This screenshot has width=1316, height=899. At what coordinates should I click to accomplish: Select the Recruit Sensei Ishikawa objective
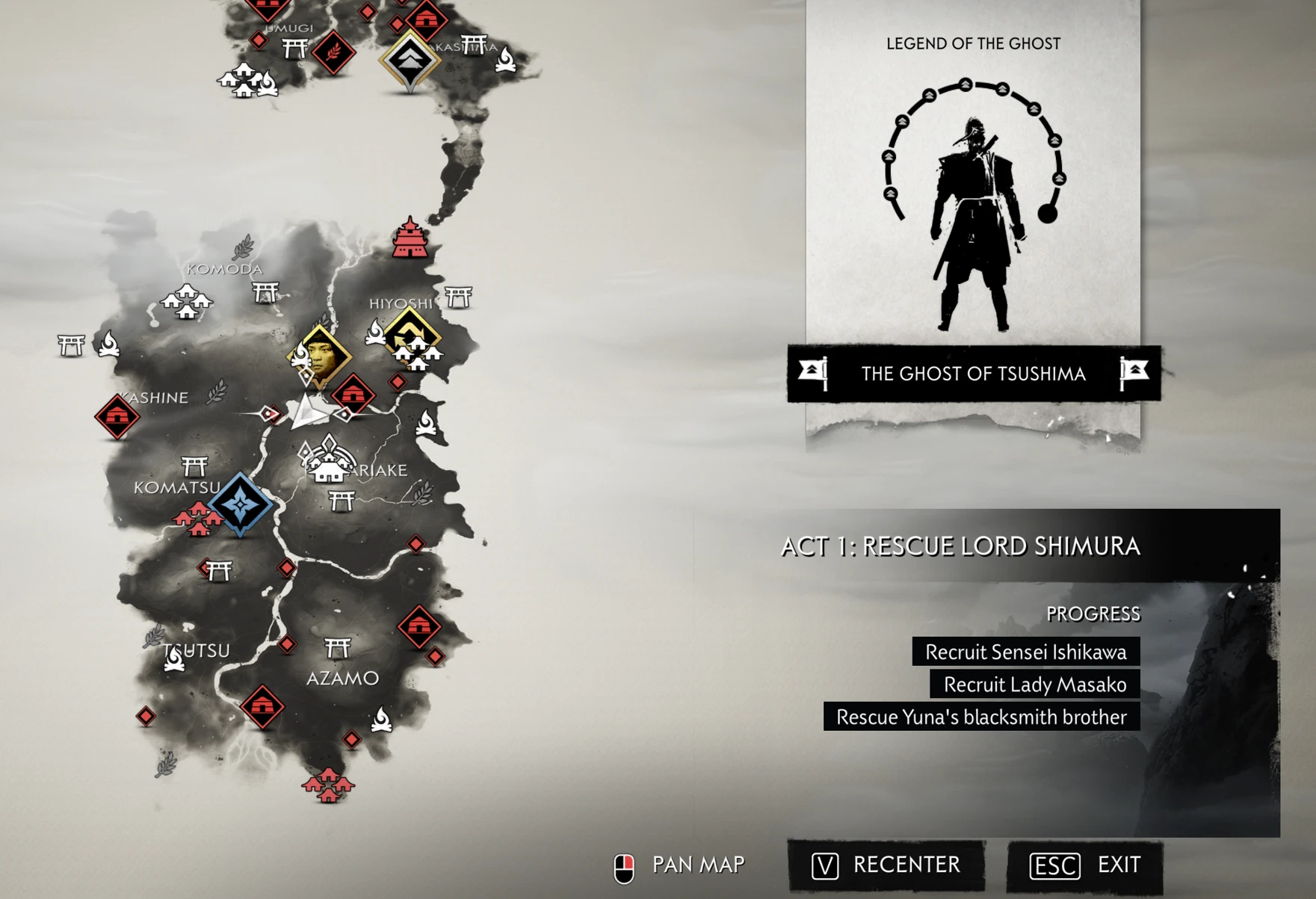(1025, 652)
